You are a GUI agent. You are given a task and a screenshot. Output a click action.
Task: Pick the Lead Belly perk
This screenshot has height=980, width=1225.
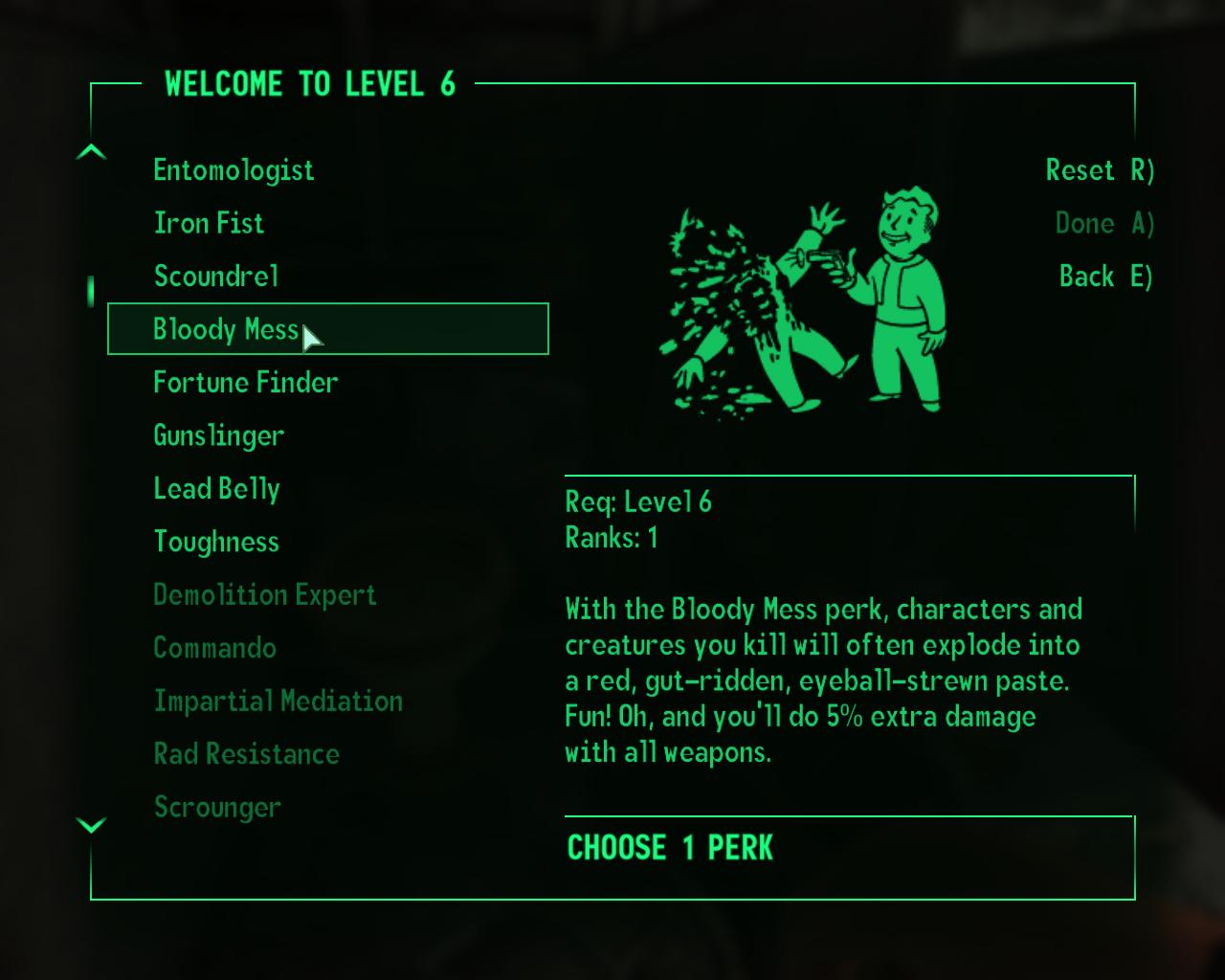(216, 489)
